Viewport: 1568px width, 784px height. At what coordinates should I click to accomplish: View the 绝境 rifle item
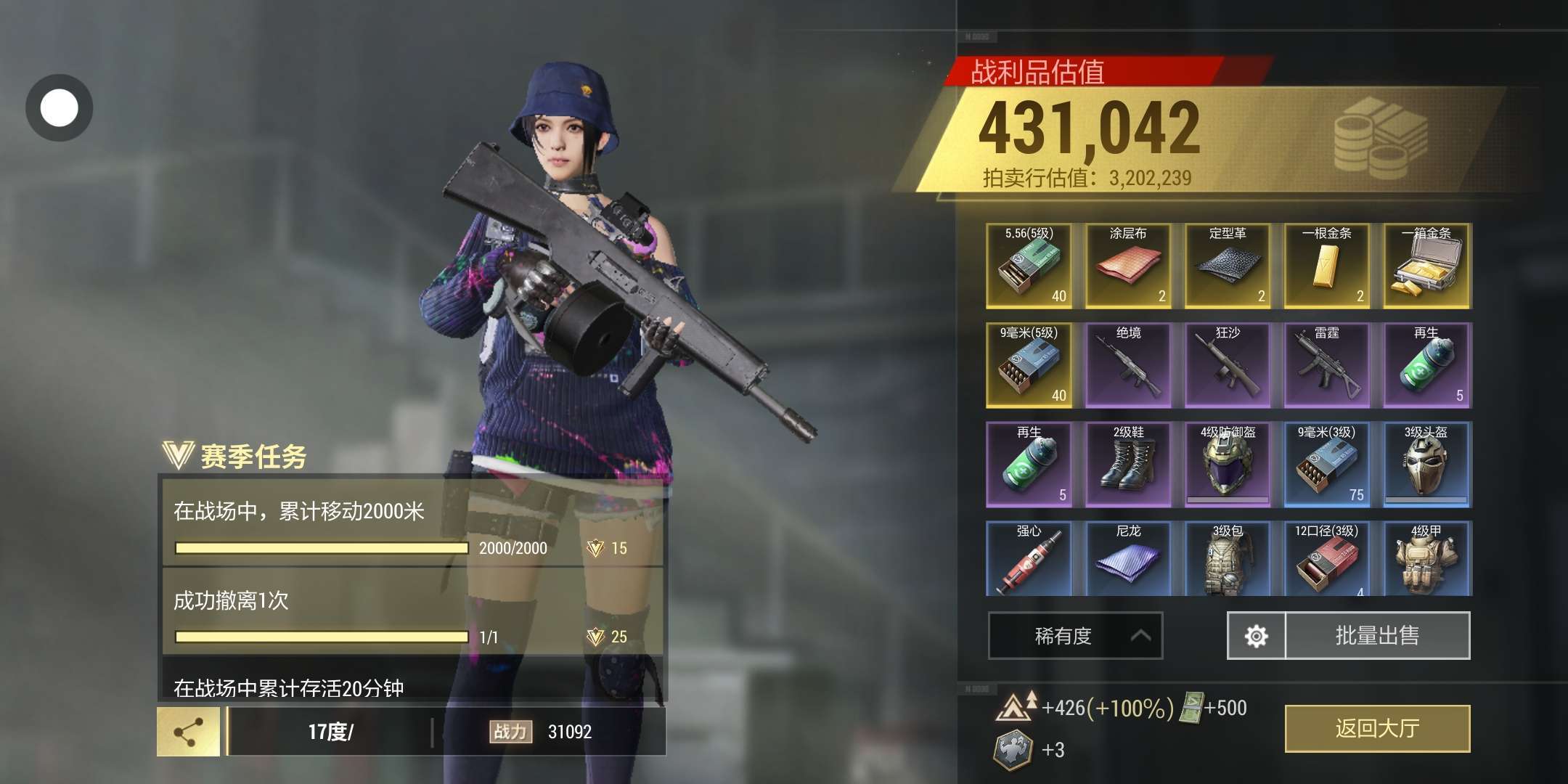1128,365
